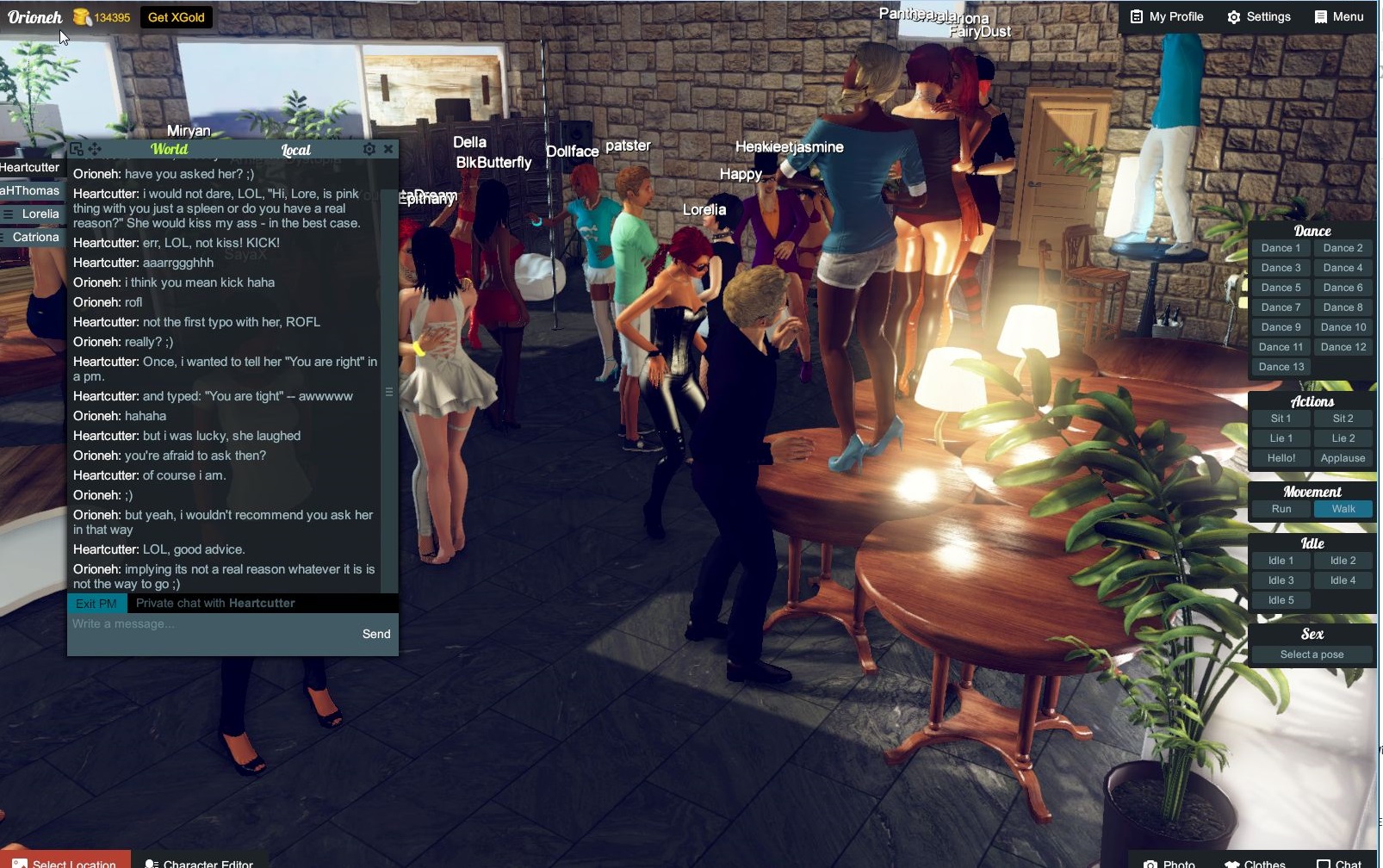Open My Profile from the top bar

pyautogui.click(x=1166, y=15)
